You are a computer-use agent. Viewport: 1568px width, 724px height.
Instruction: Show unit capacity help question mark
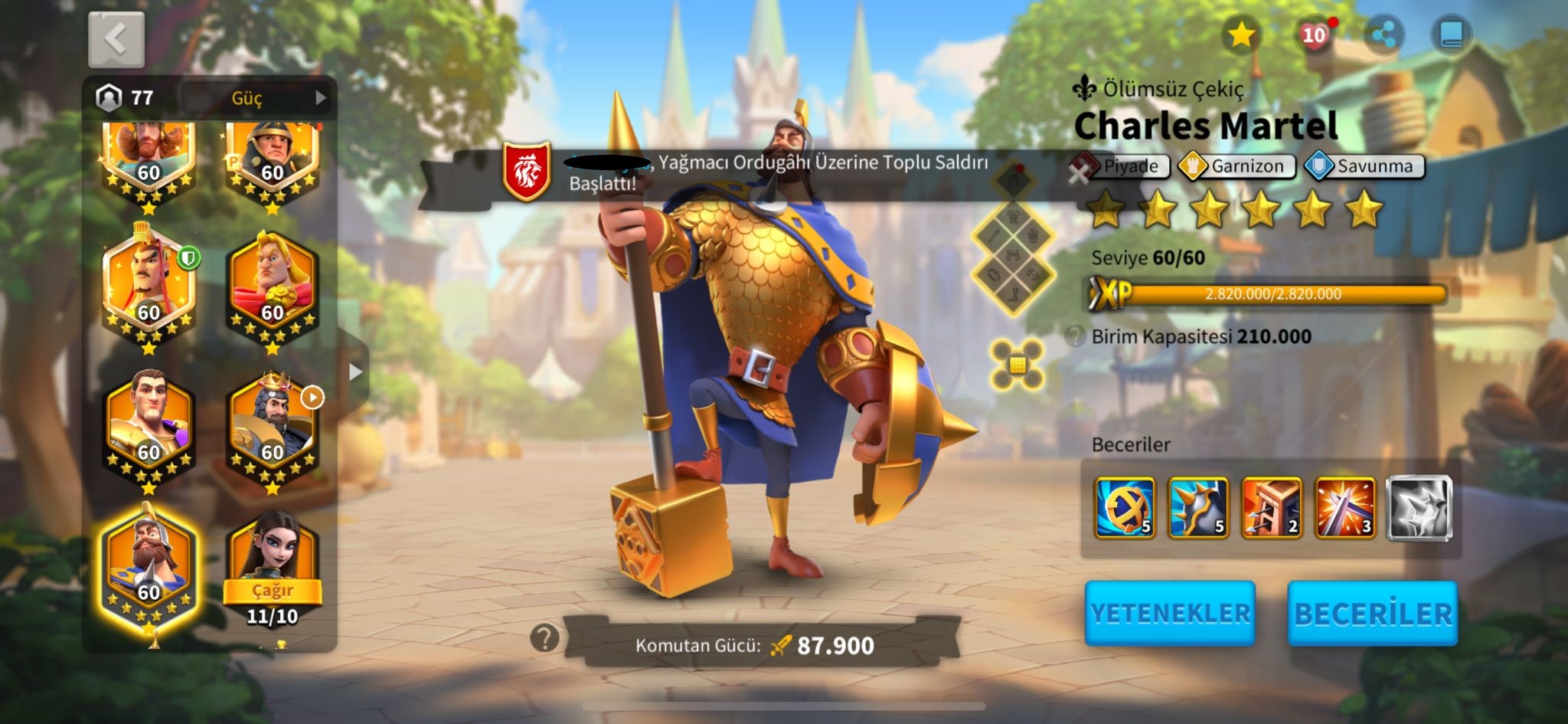pos(1076,336)
